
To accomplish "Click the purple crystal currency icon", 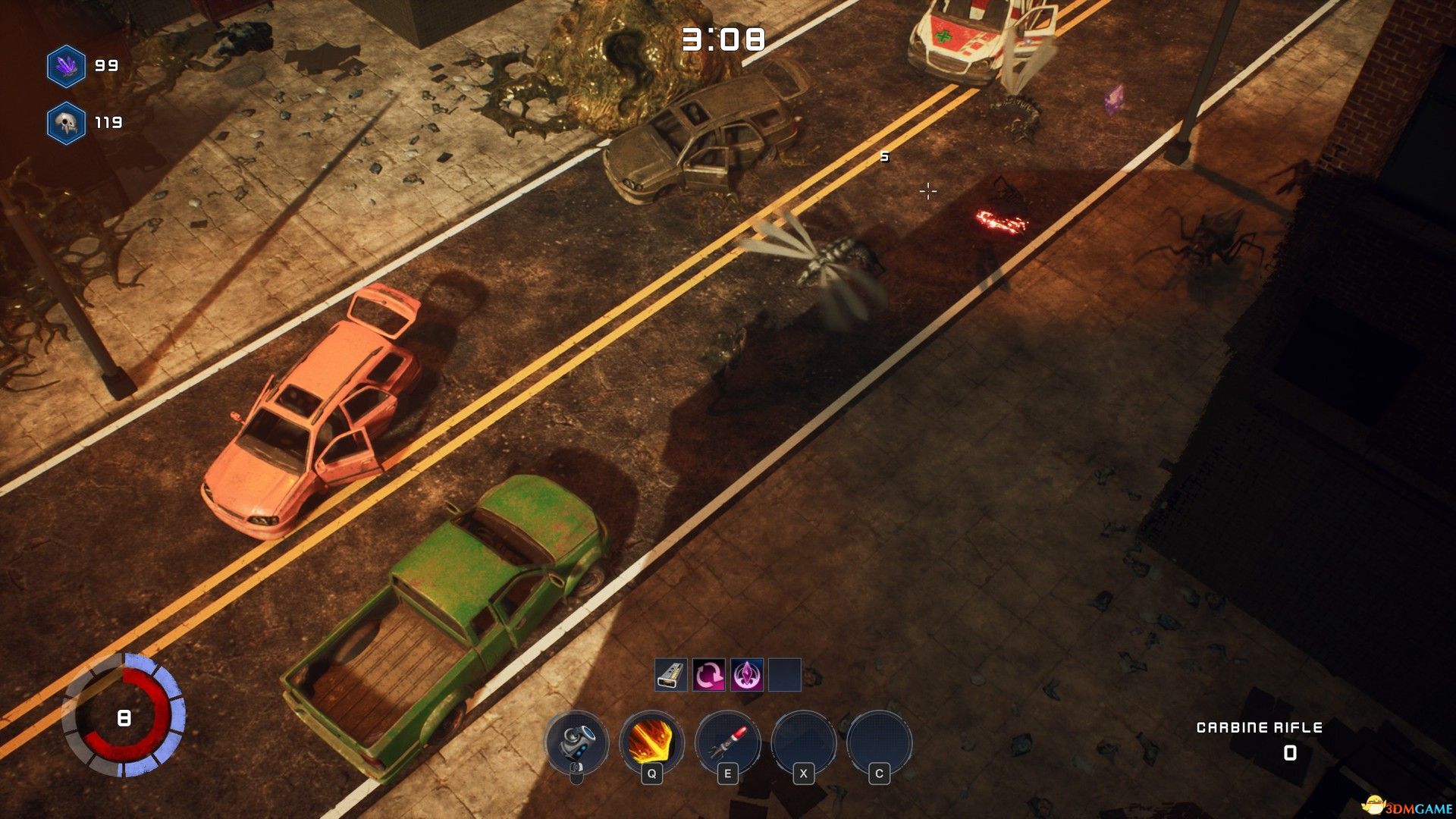I will (67, 66).
